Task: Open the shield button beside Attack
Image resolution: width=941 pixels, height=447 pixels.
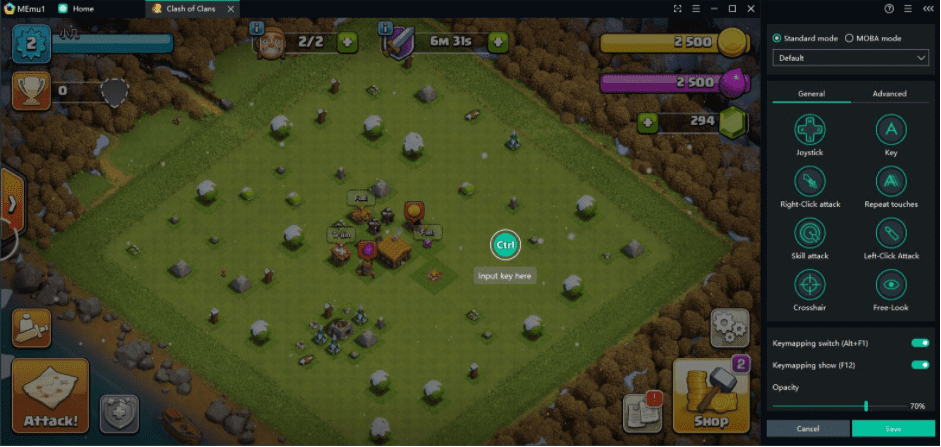Action: 118,413
